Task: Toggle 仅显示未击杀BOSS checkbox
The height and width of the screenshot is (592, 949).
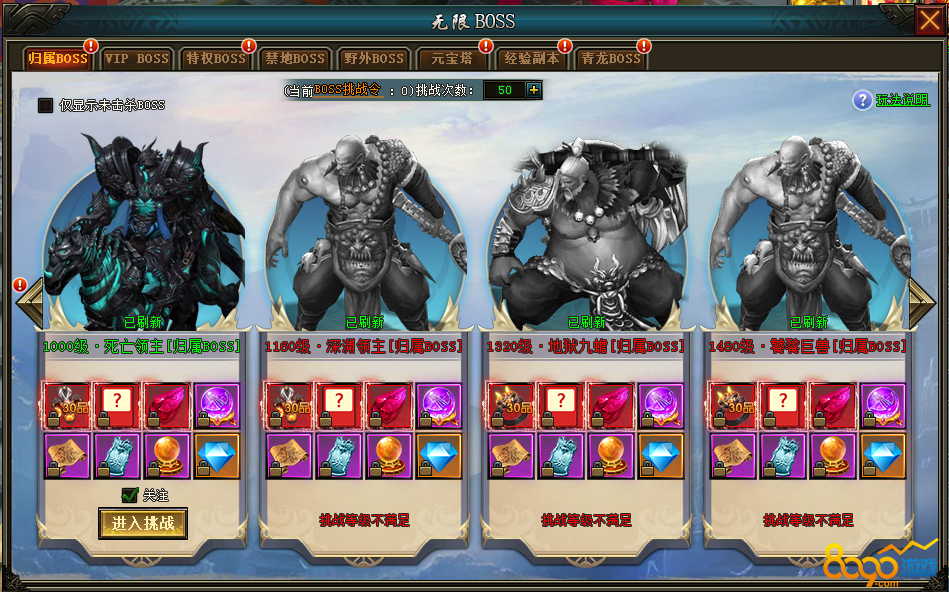Action: [45, 105]
